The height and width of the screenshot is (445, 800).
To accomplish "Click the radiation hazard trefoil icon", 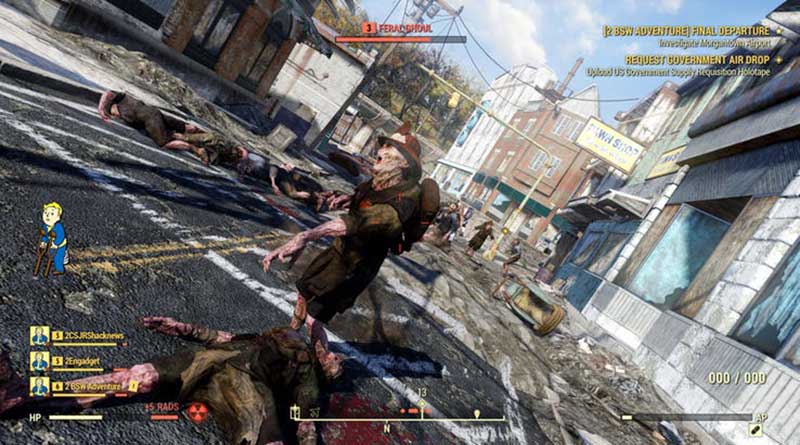I will 198,413.
